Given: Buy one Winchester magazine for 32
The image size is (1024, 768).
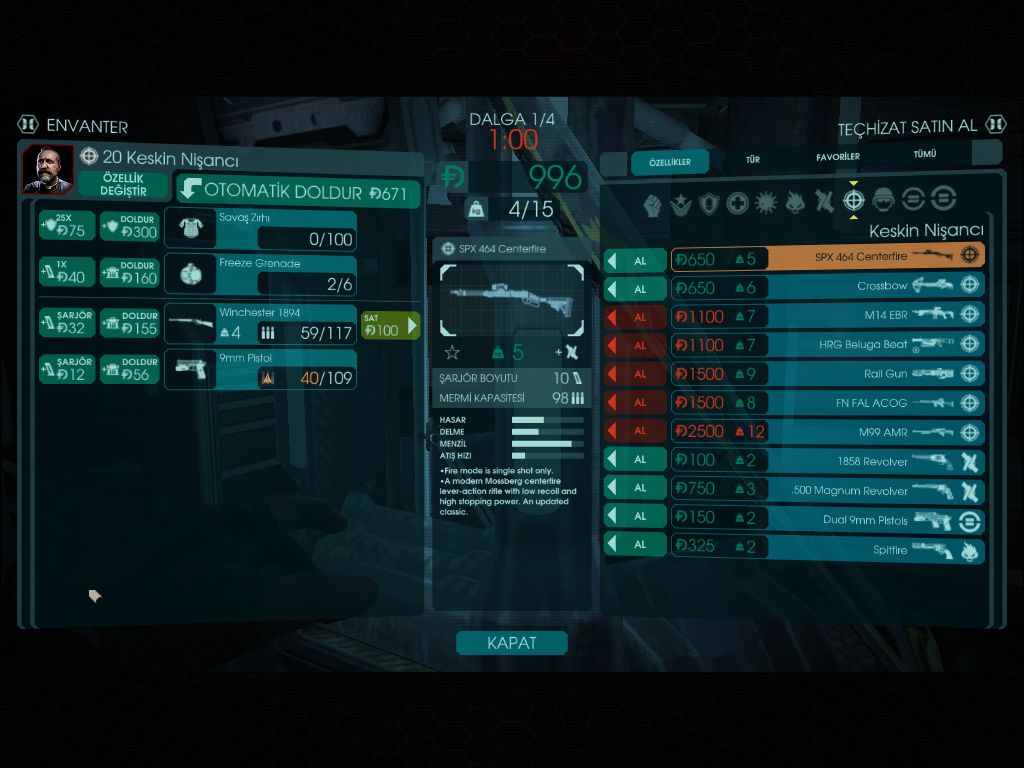Looking at the screenshot, I should (x=66, y=323).
